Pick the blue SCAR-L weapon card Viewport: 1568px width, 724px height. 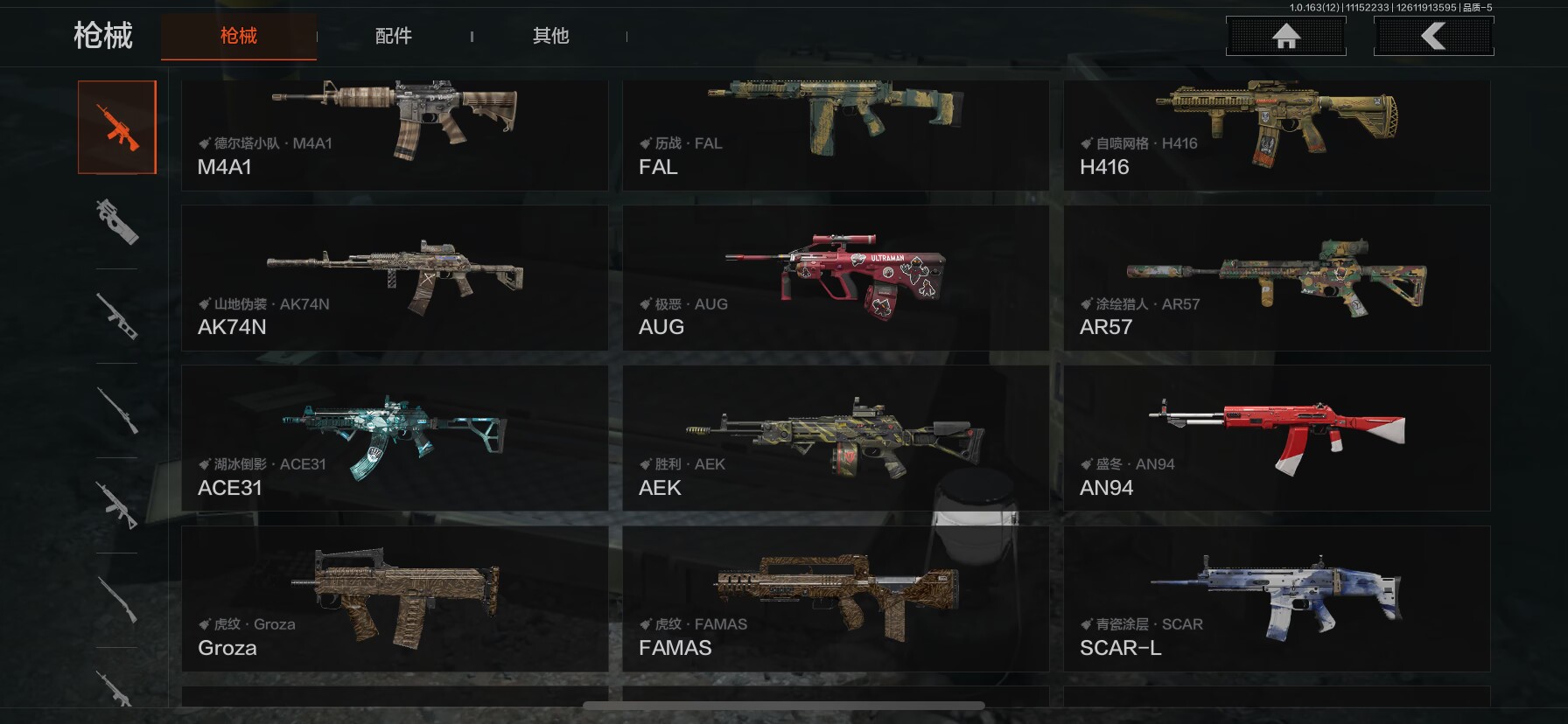coord(1276,599)
